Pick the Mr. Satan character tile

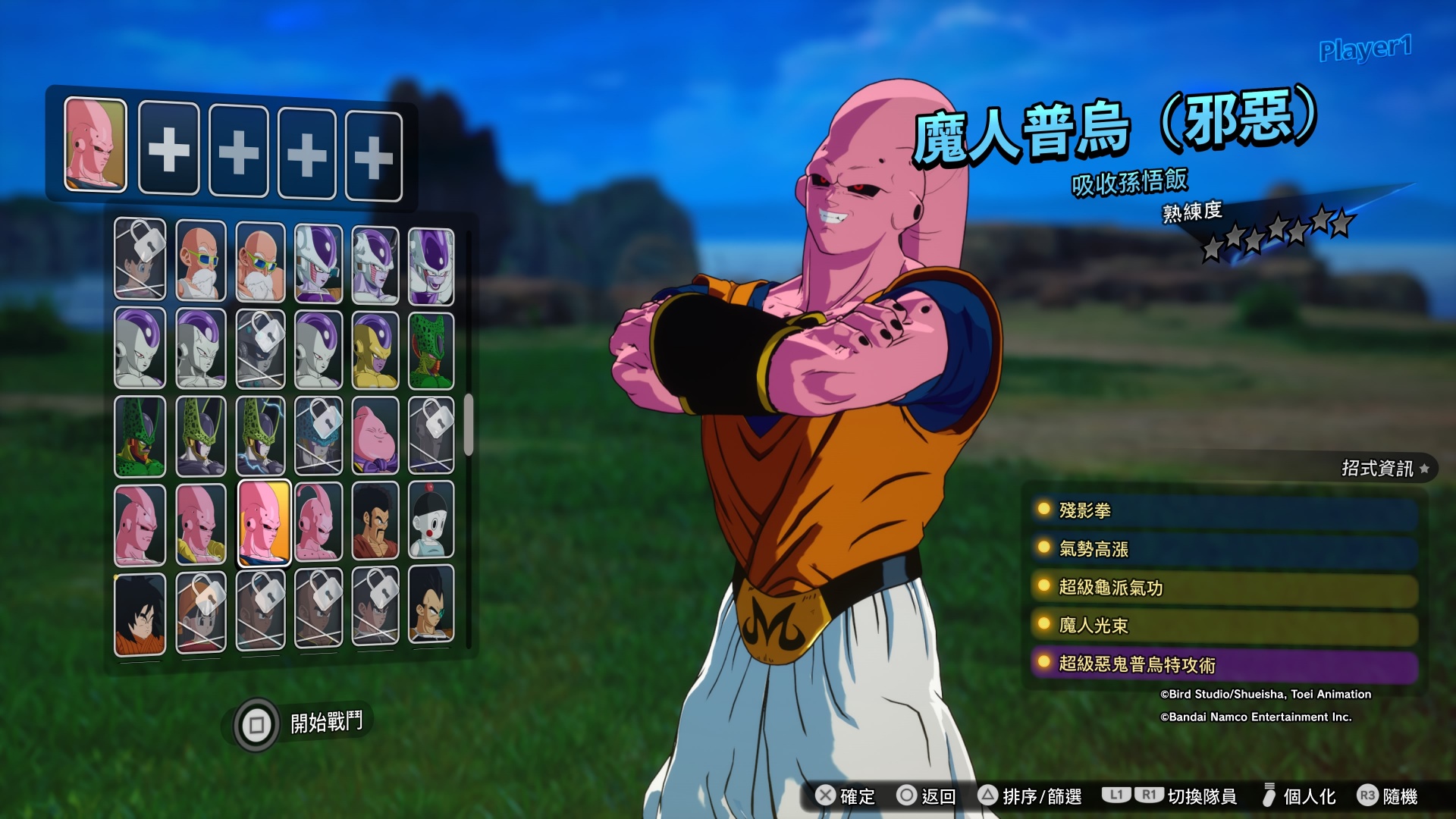click(x=375, y=522)
